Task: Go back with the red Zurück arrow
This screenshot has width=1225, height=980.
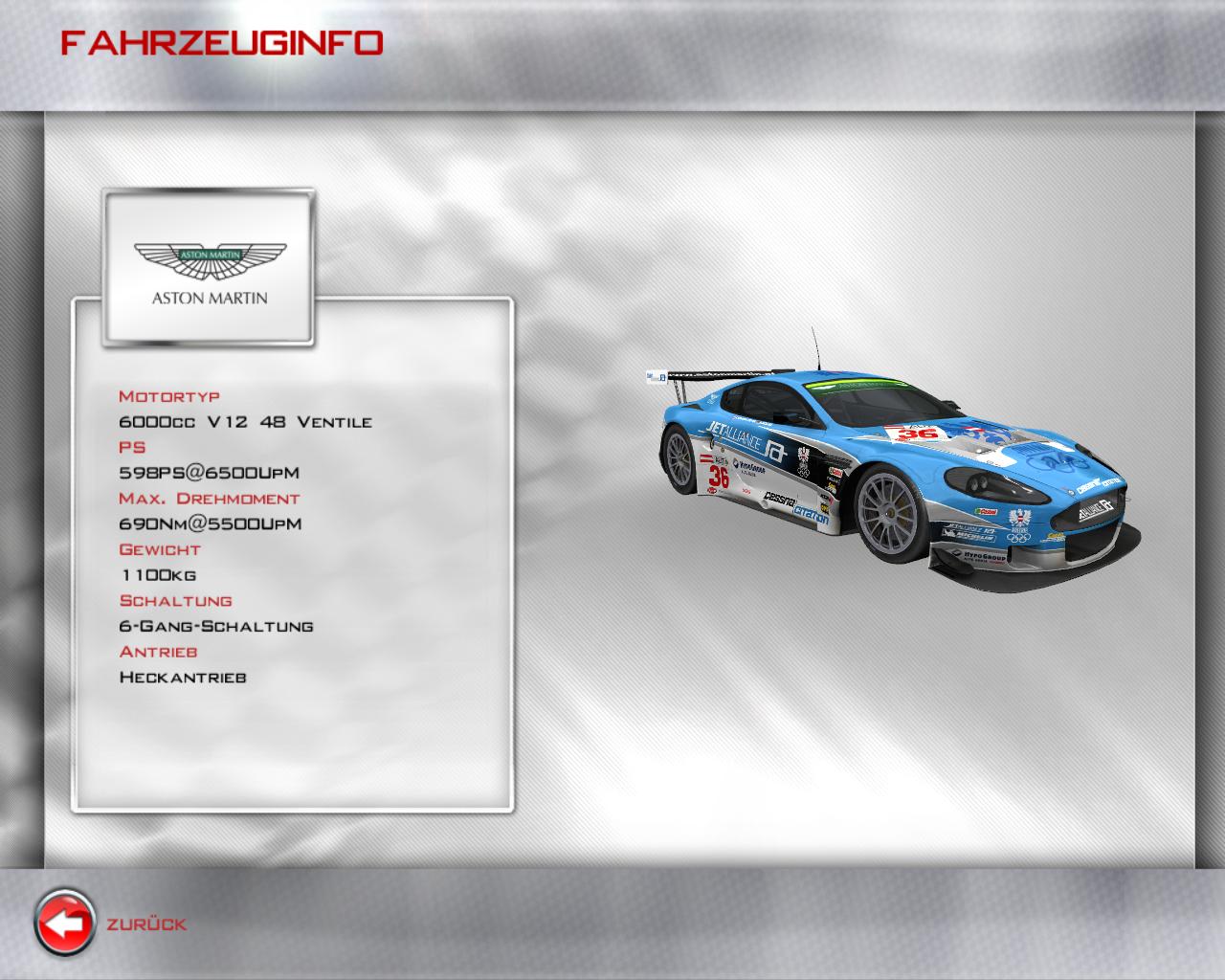Action: [65, 924]
